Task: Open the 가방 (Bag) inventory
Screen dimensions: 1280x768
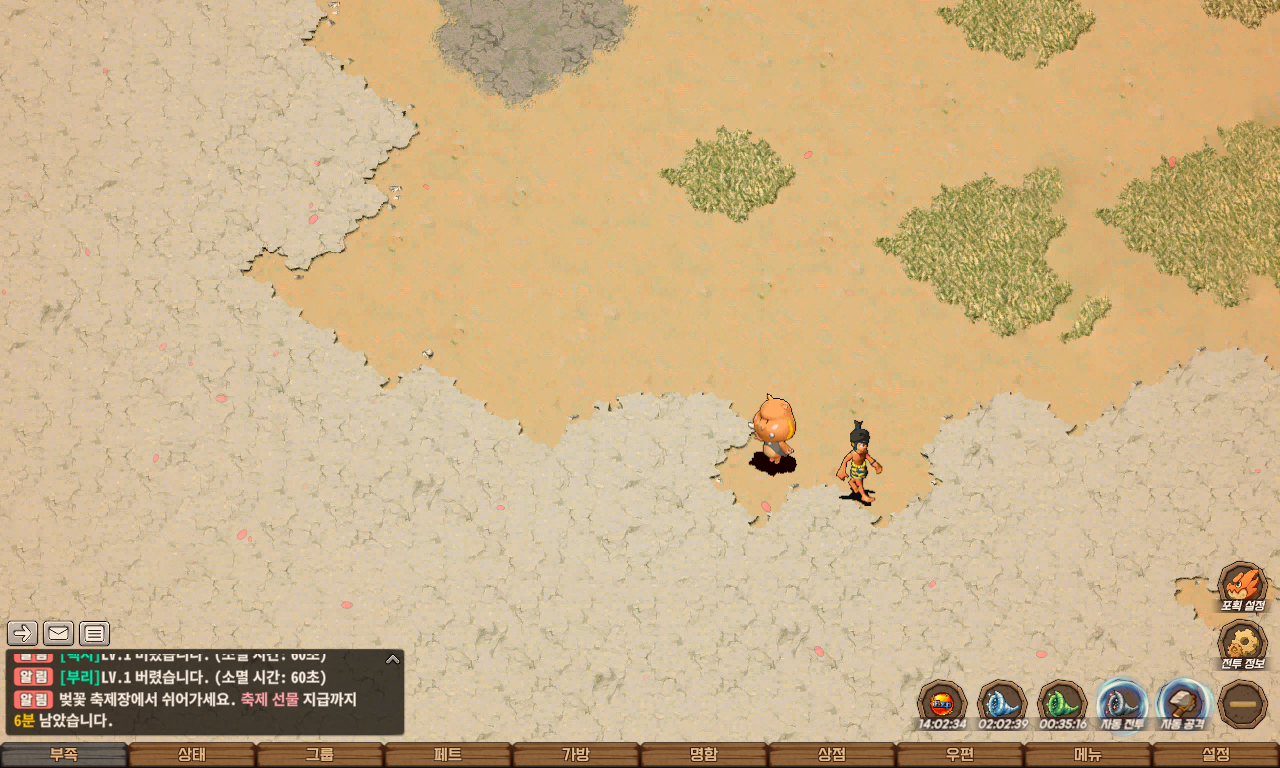Action: point(576,755)
